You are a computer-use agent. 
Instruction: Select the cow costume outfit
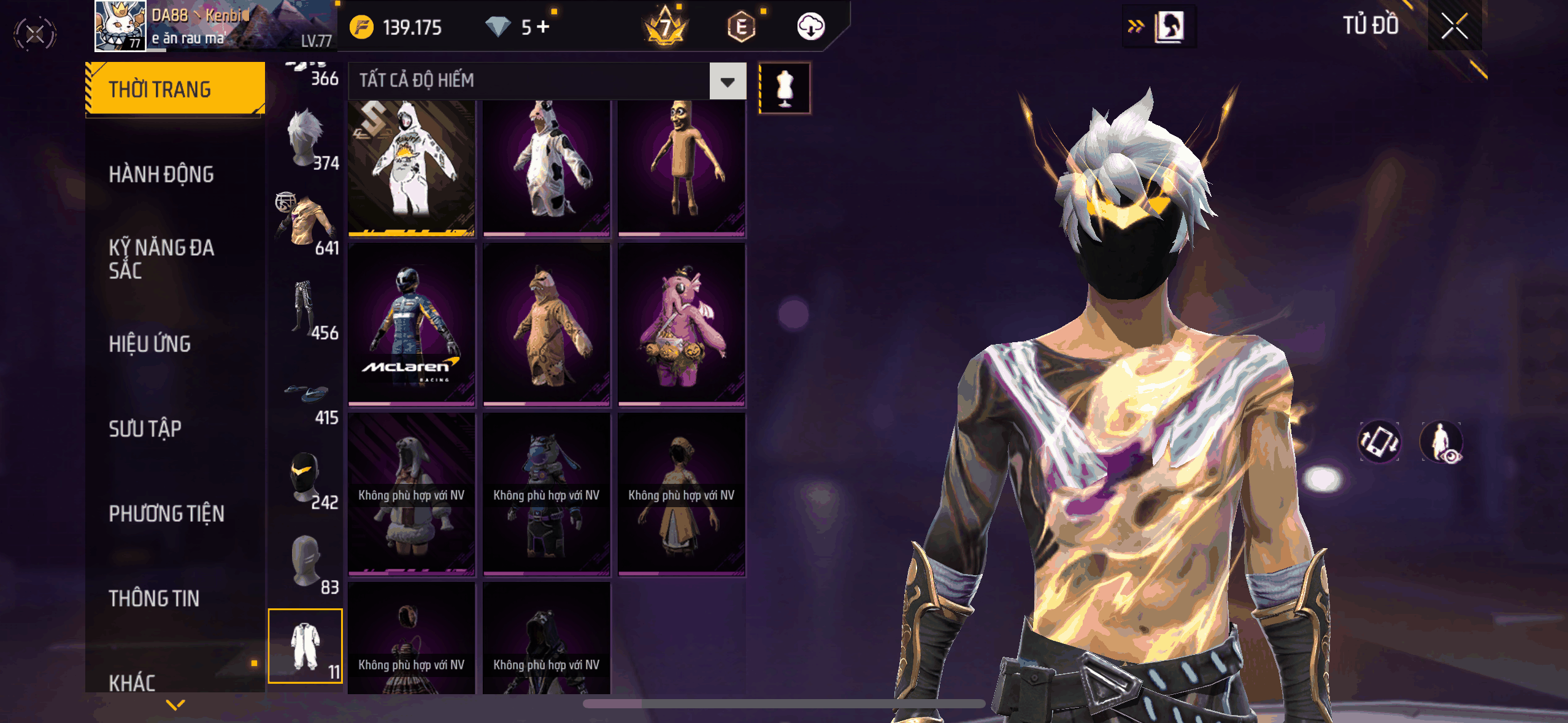click(547, 167)
